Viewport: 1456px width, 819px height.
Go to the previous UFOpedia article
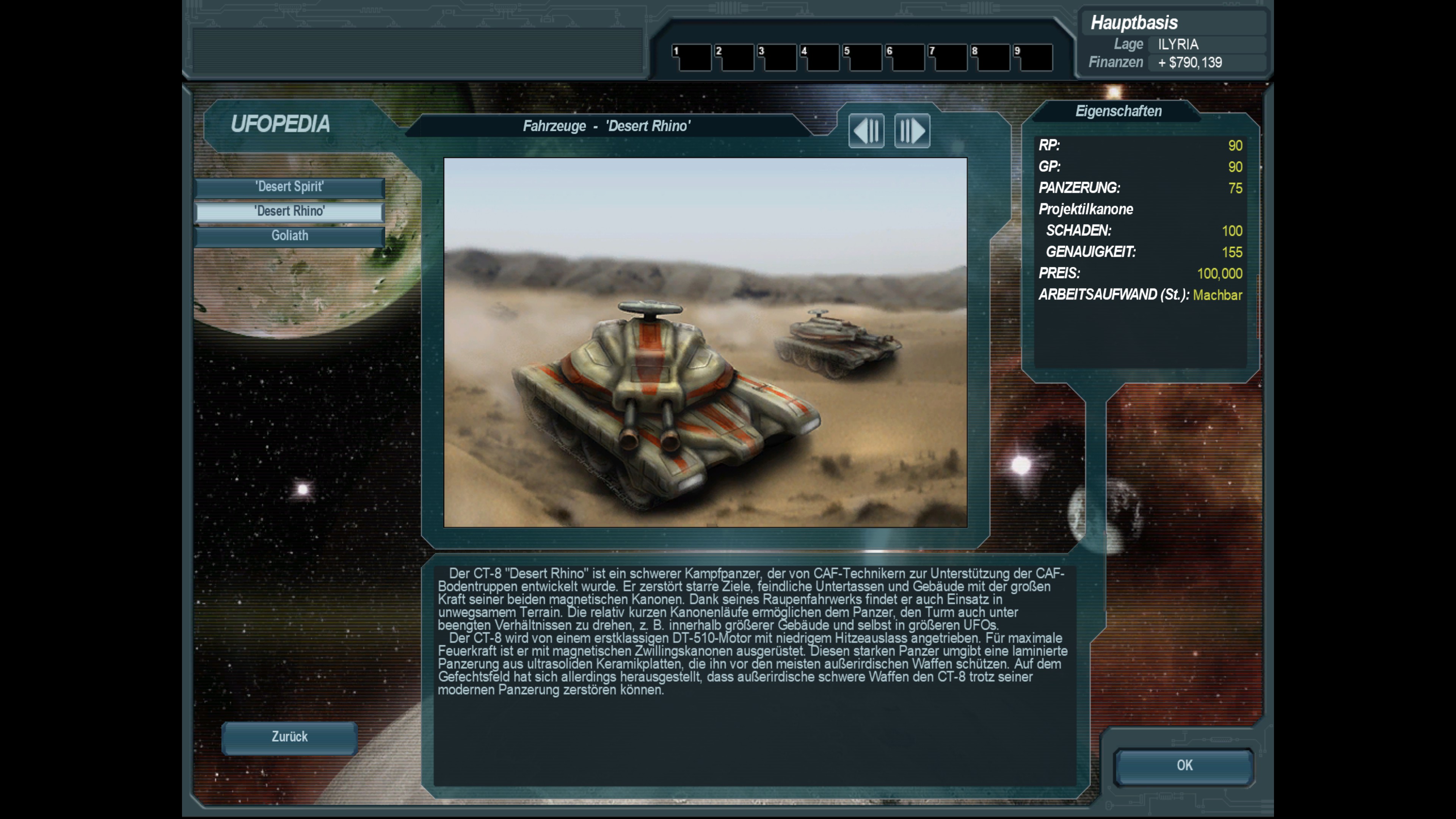(866, 131)
